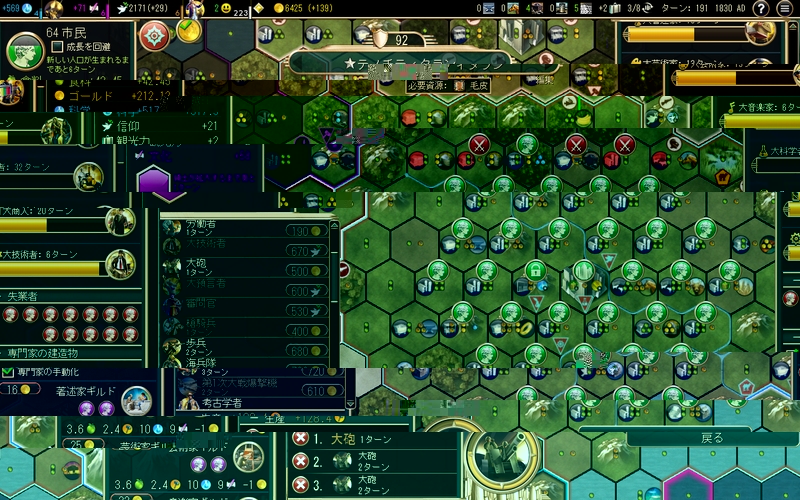The height and width of the screenshot is (500, 800).
Task: Click the 610 faith purchase button
Action: coord(325,391)
